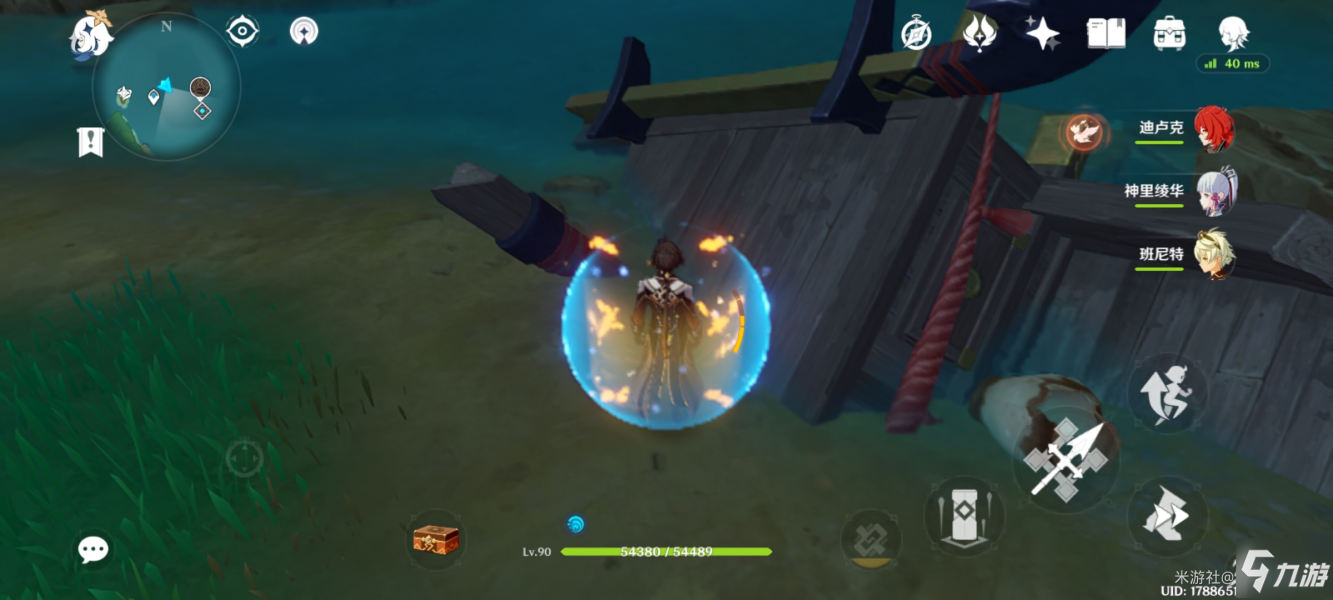This screenshot has height=600, width=1333.
Task: Open the character profile screen
Action: tap(1234, 34)
